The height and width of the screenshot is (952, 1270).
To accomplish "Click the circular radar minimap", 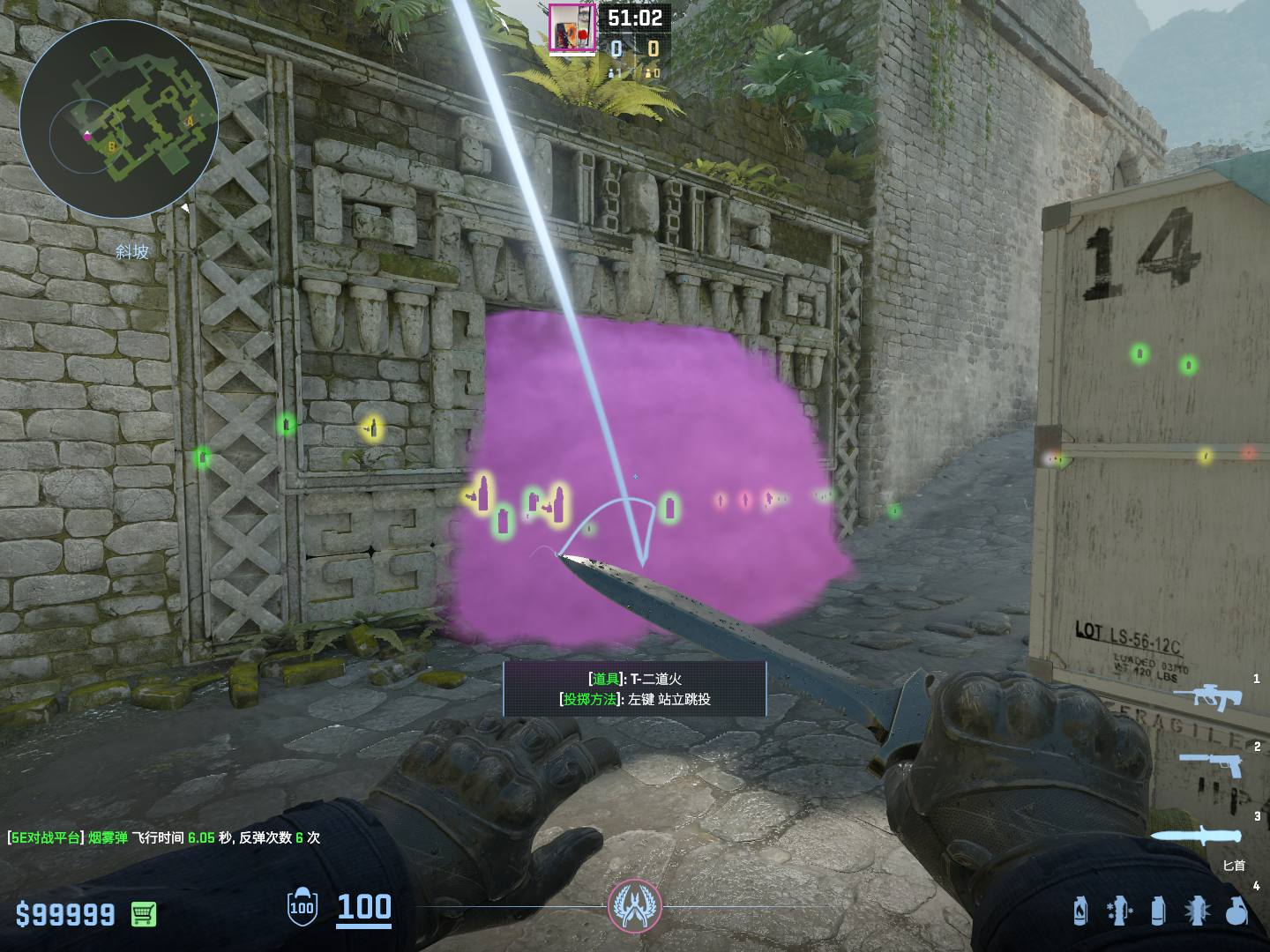I will click(119, 119).
